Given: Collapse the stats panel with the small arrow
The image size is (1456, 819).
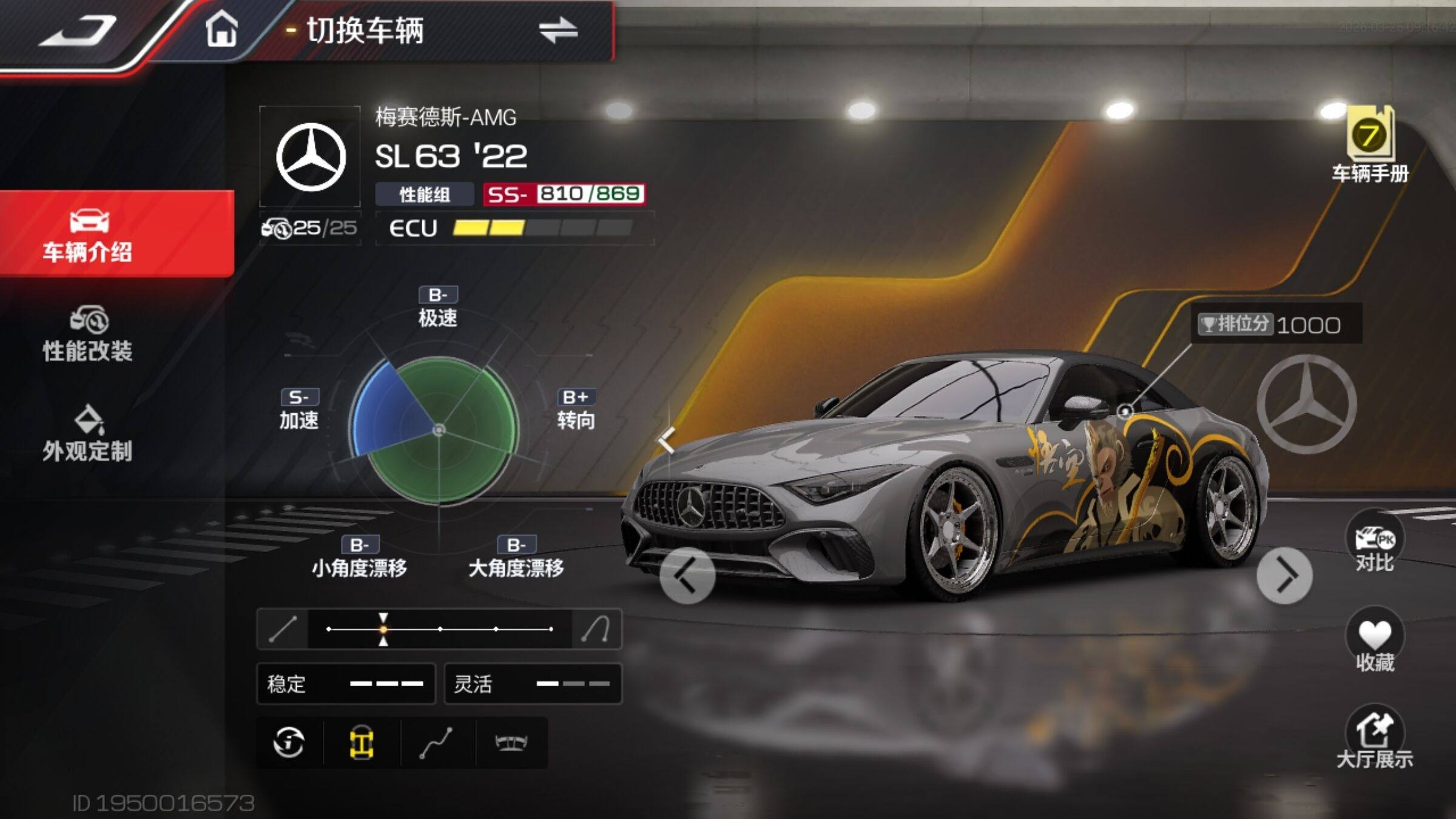Looking at the screenshot, I should coord(667,440).
